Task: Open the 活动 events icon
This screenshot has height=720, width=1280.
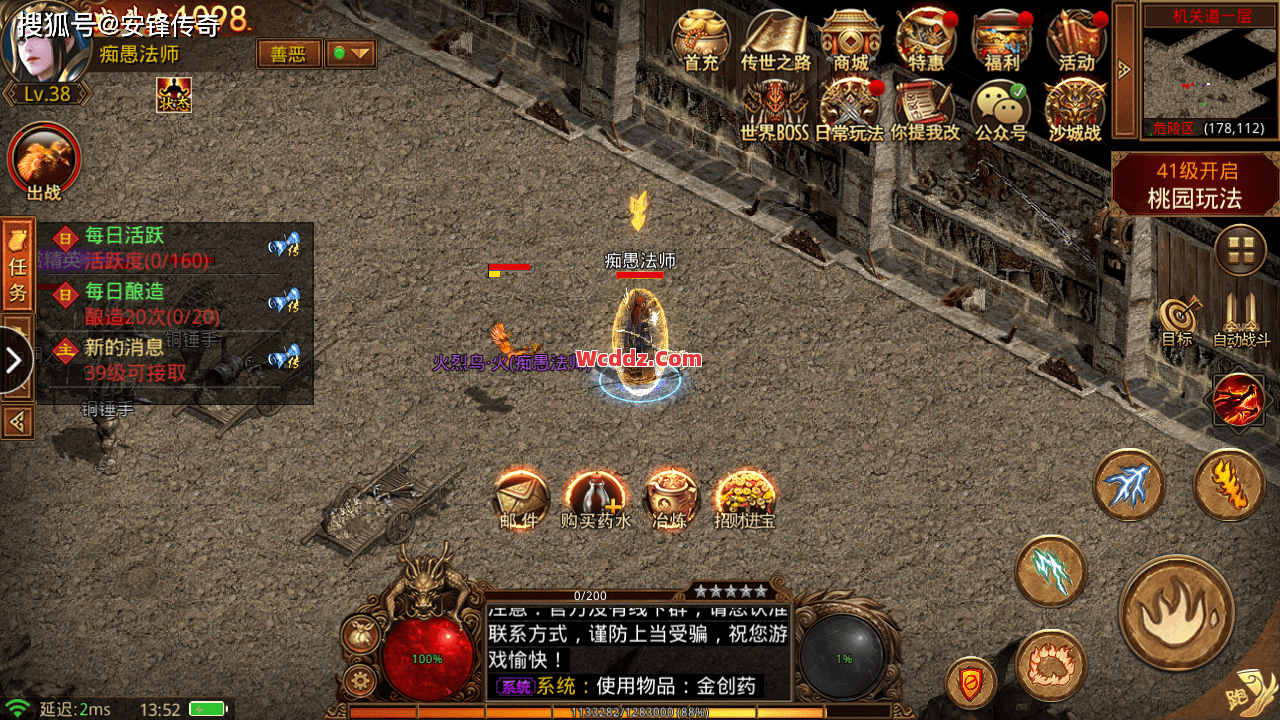Action: coord(1076,40)
